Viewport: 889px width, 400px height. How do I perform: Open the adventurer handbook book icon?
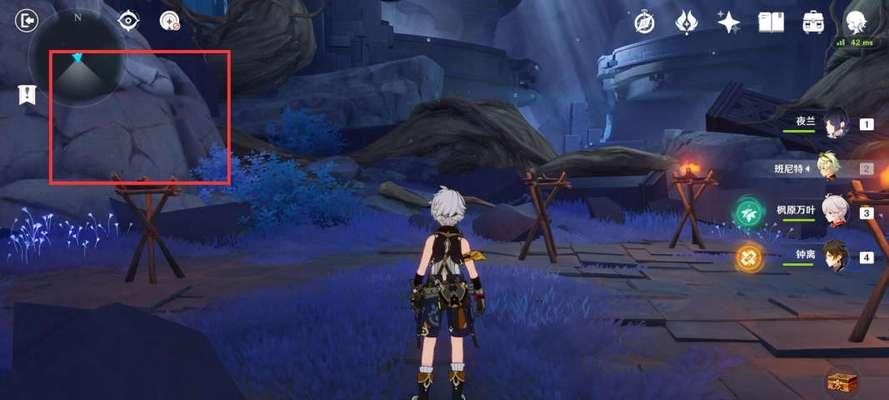[770, 22]
